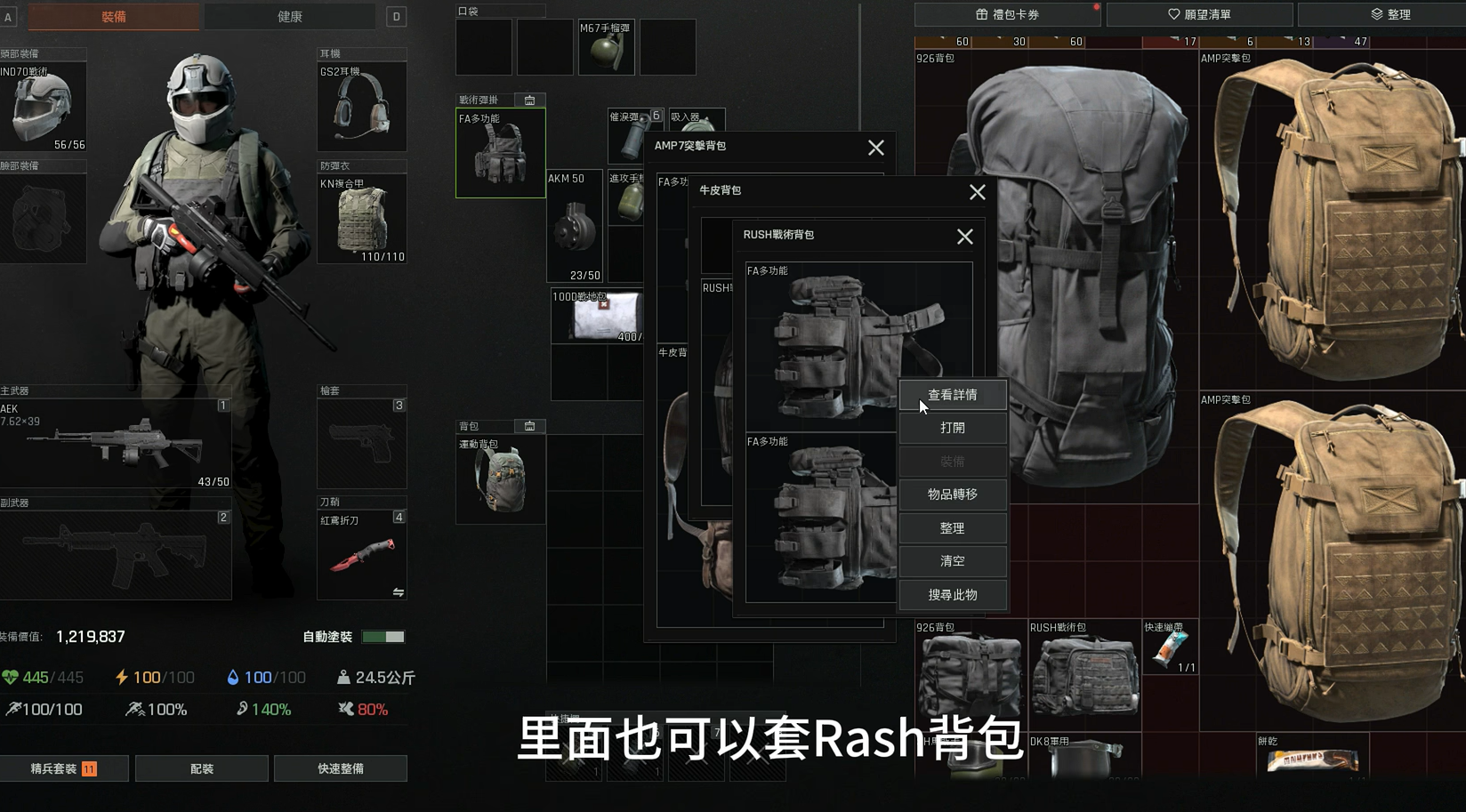Select 查看詳情 from the context menu
1466x812 pixels.
[953, 394]
